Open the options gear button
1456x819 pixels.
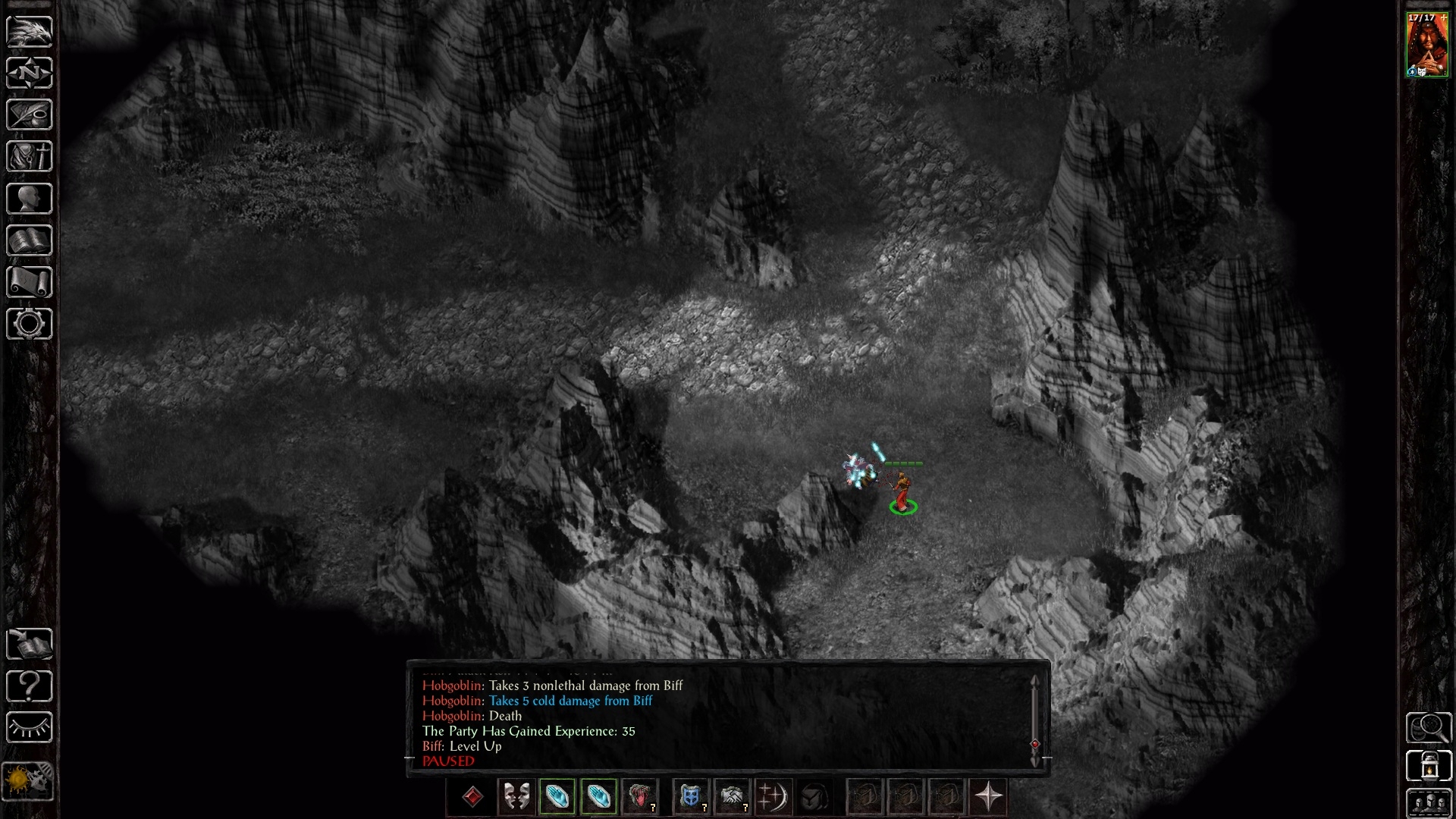click(x=29, y=324)
